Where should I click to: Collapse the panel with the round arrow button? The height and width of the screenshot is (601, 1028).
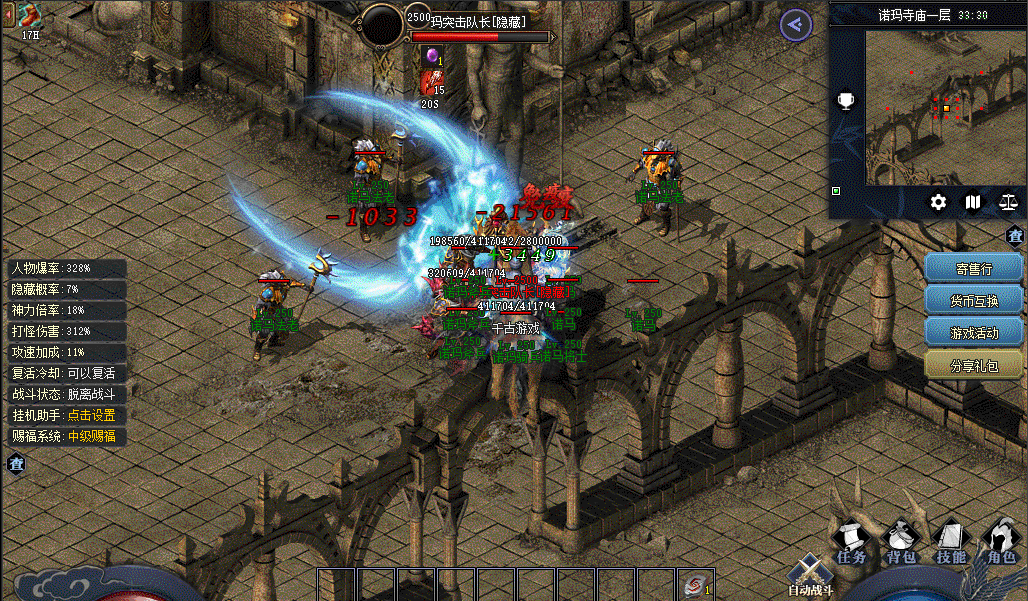coord(796,25)
